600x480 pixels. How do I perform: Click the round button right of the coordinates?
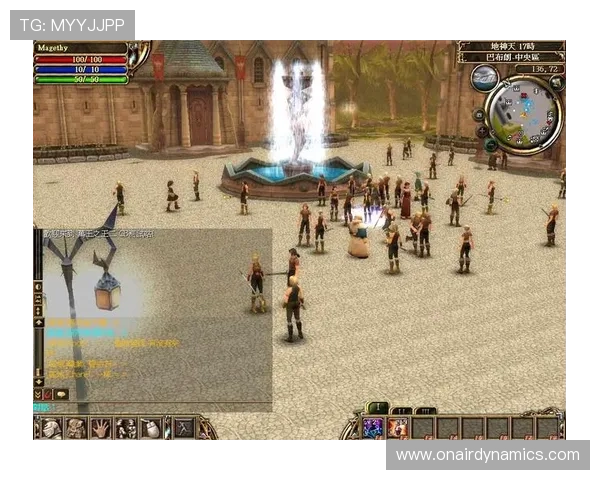click(556, 83)
